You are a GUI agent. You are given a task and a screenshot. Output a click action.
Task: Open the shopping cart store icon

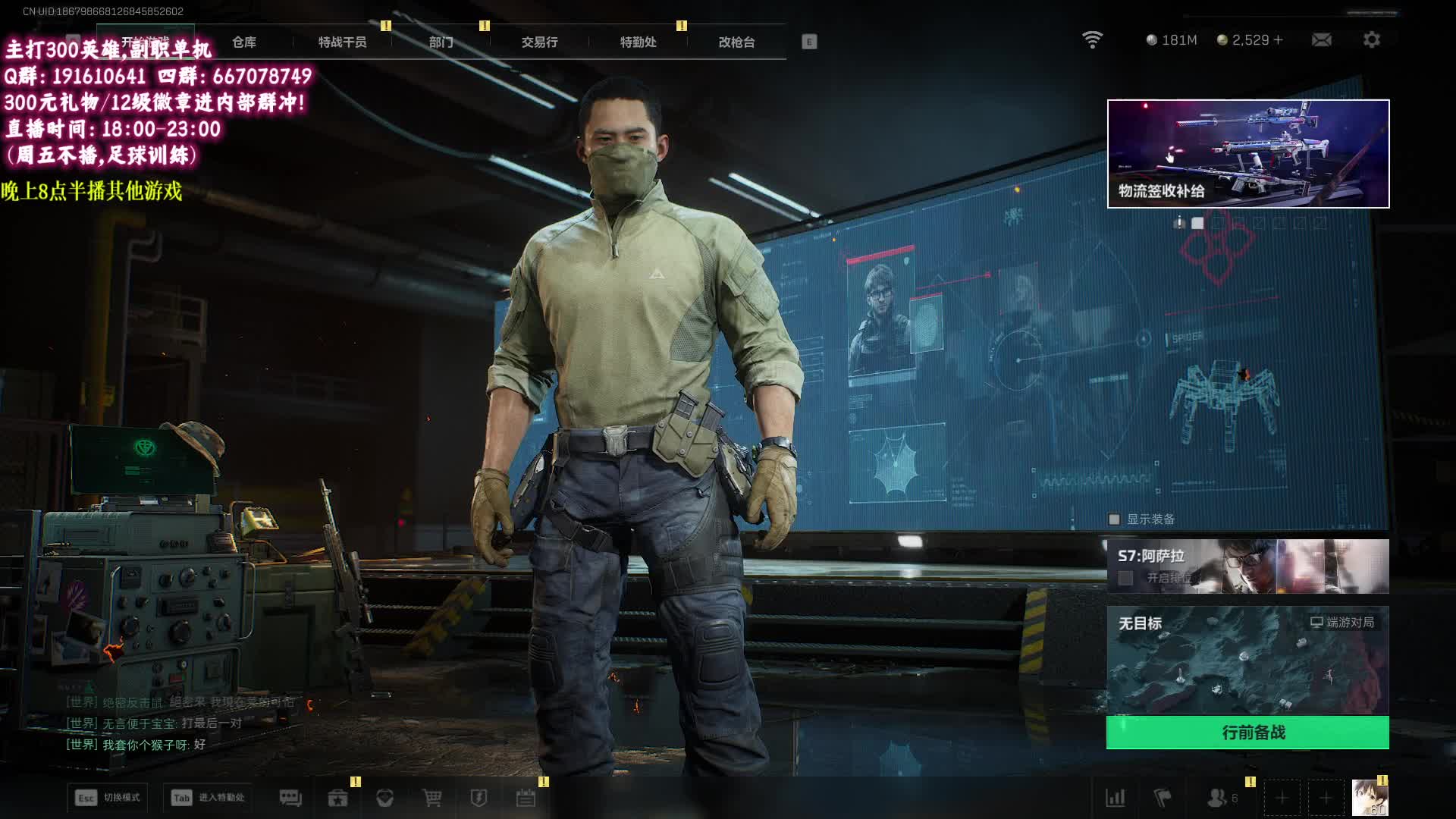[431, 798]
